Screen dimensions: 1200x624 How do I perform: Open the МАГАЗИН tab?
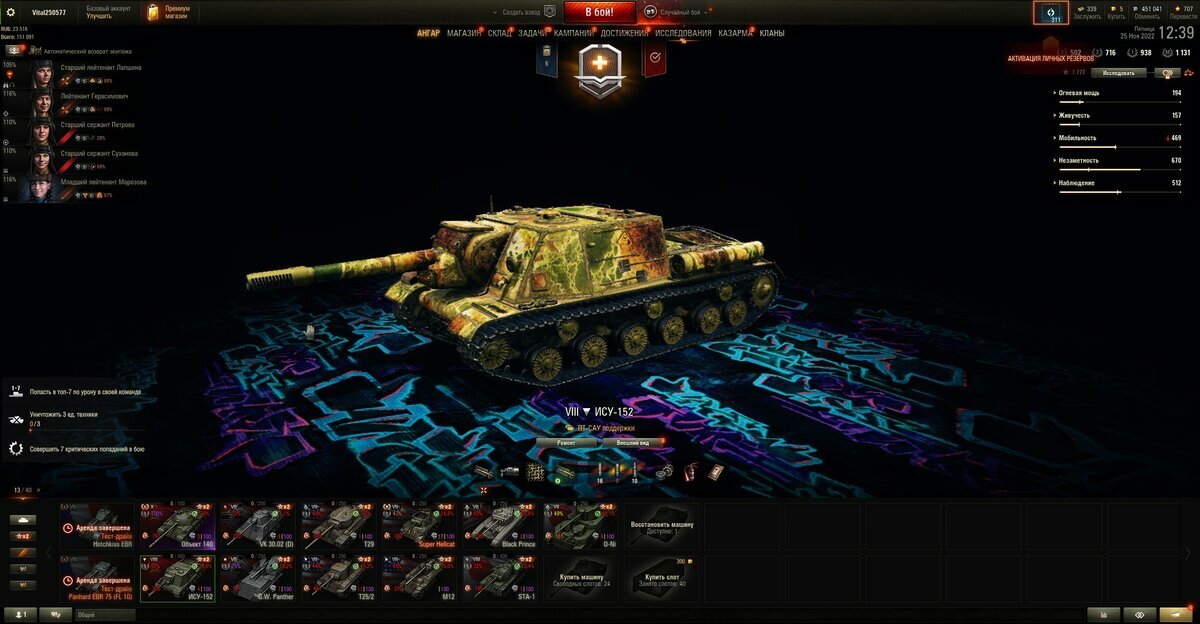click(463, 33)
